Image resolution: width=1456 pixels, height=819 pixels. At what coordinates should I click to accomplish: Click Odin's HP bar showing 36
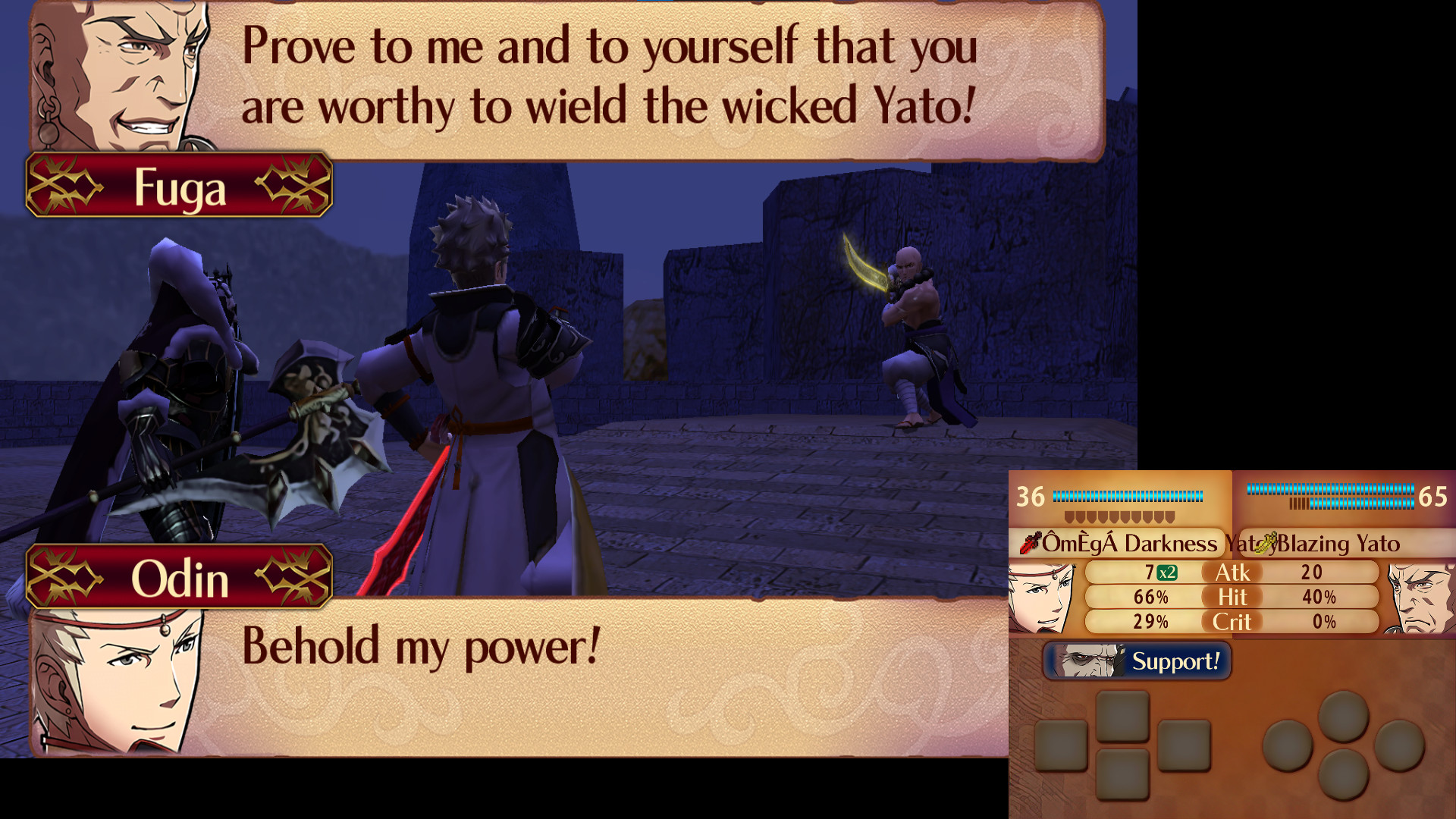[1122, 494]
